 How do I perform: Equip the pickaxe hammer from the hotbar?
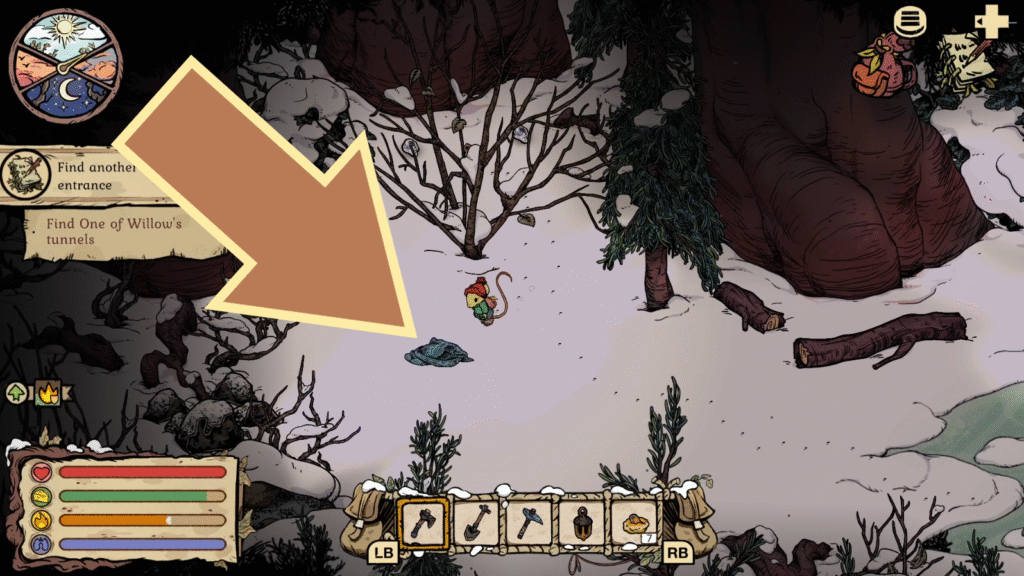tap(528, 522)
